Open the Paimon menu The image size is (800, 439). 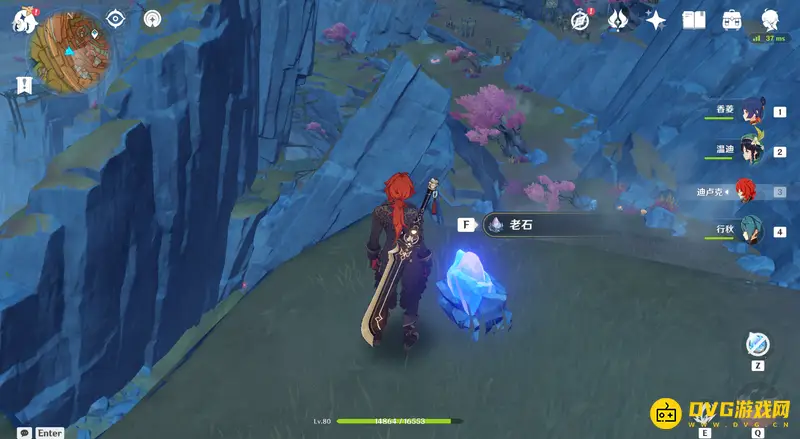pos(21,20)
